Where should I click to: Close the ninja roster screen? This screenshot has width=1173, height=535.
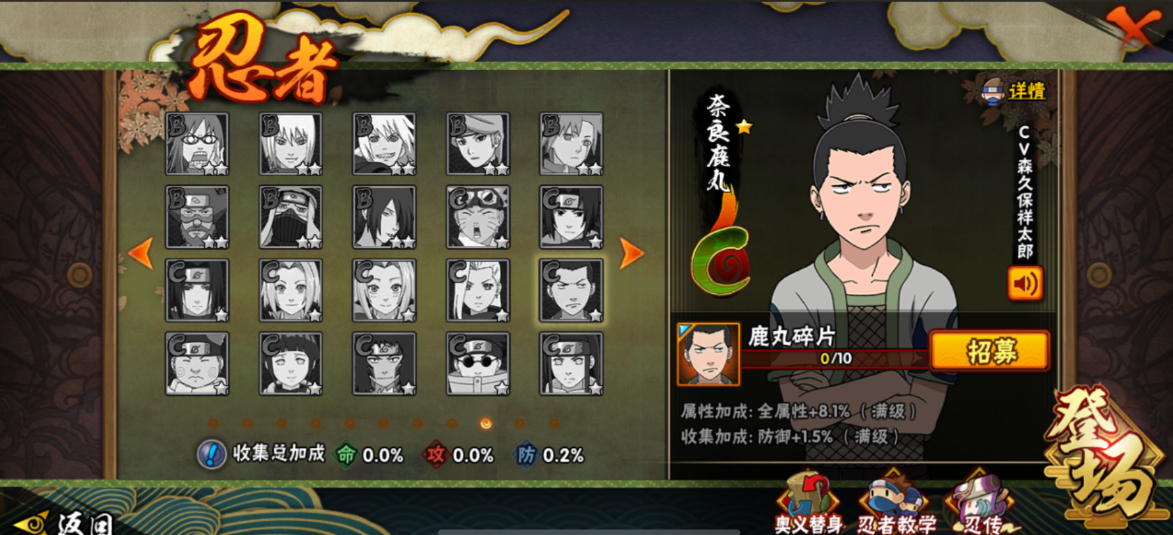point(1132,26)
